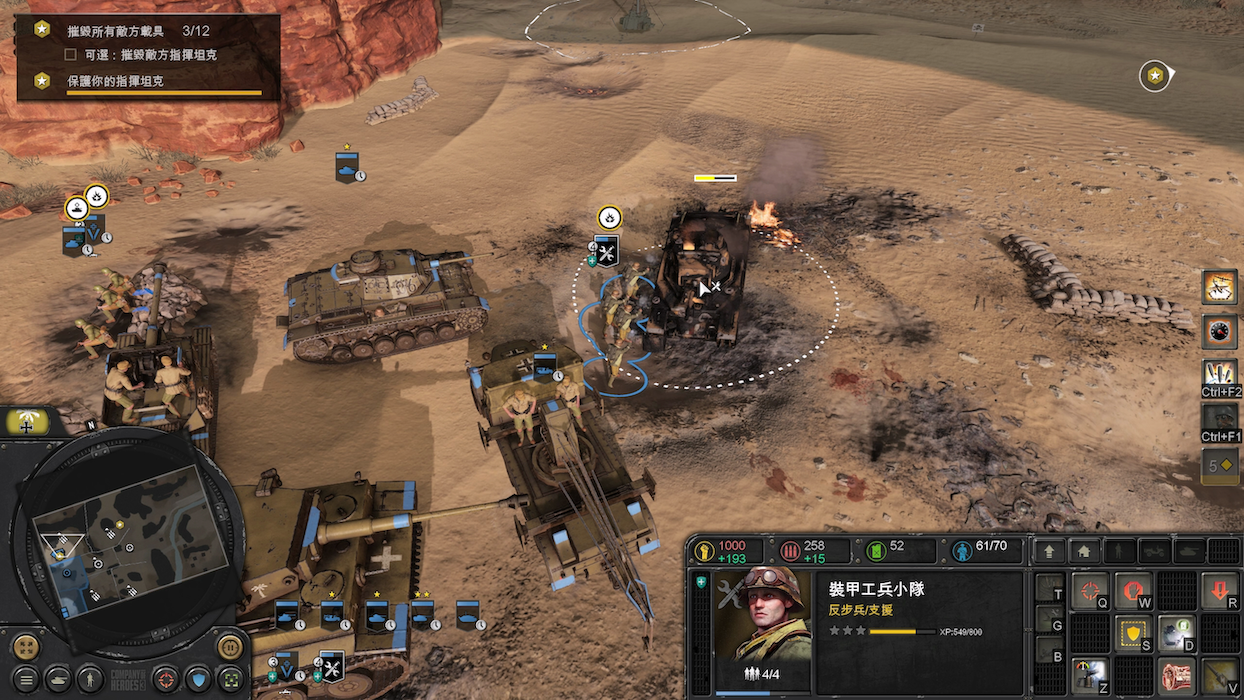Screen dimensions: 1244x700
Task: Click the house icon production tab
Action: coord(1085,551)
